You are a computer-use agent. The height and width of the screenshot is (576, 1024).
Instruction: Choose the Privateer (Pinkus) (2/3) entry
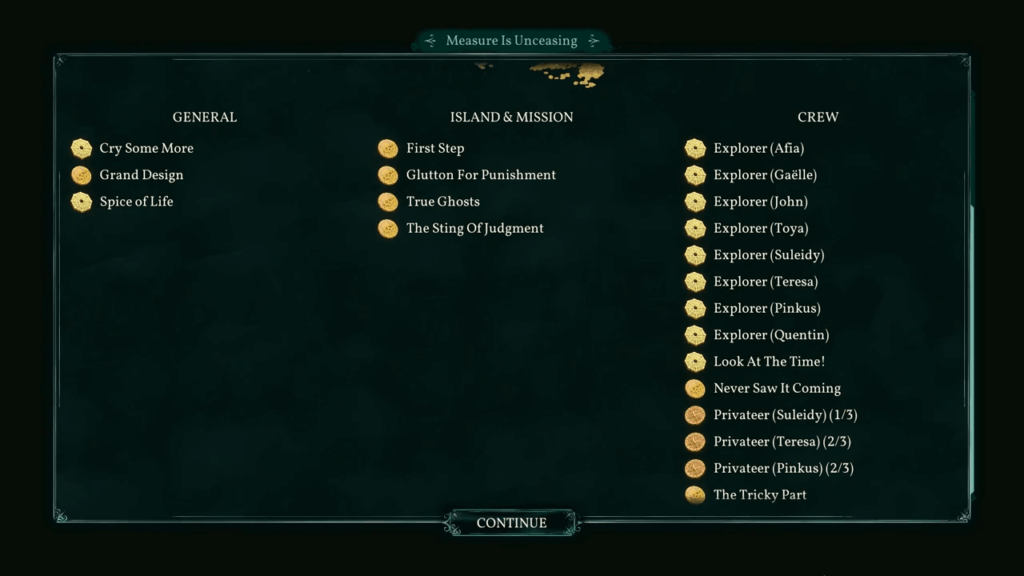(782, 468)
